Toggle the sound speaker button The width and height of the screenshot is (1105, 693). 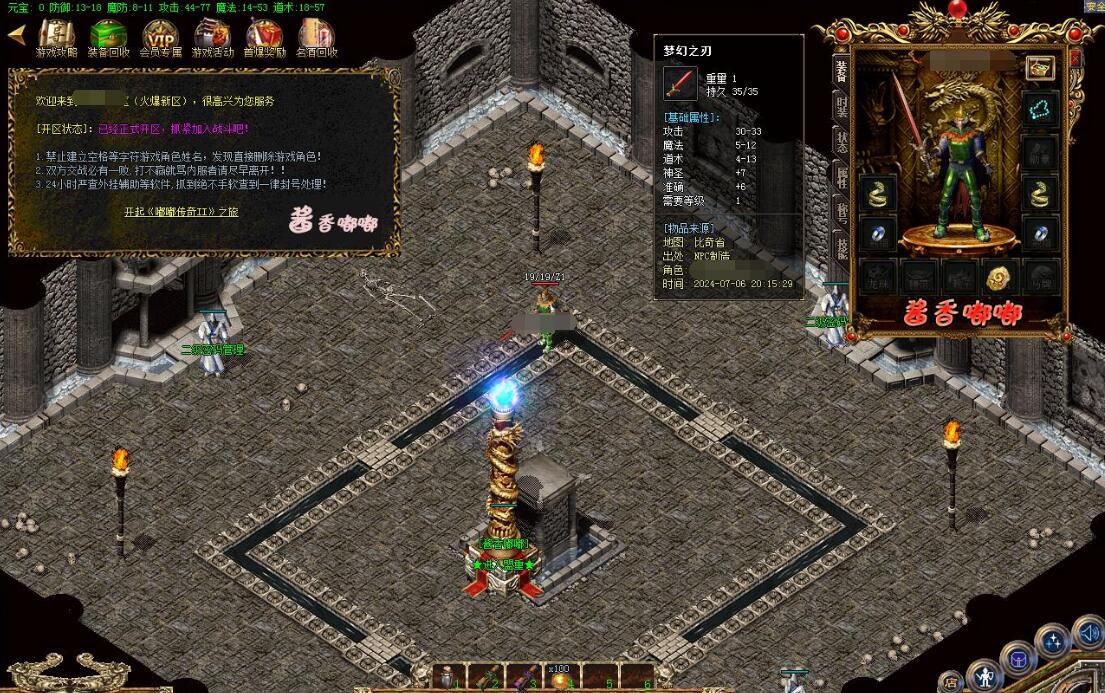pos(1089,633)
